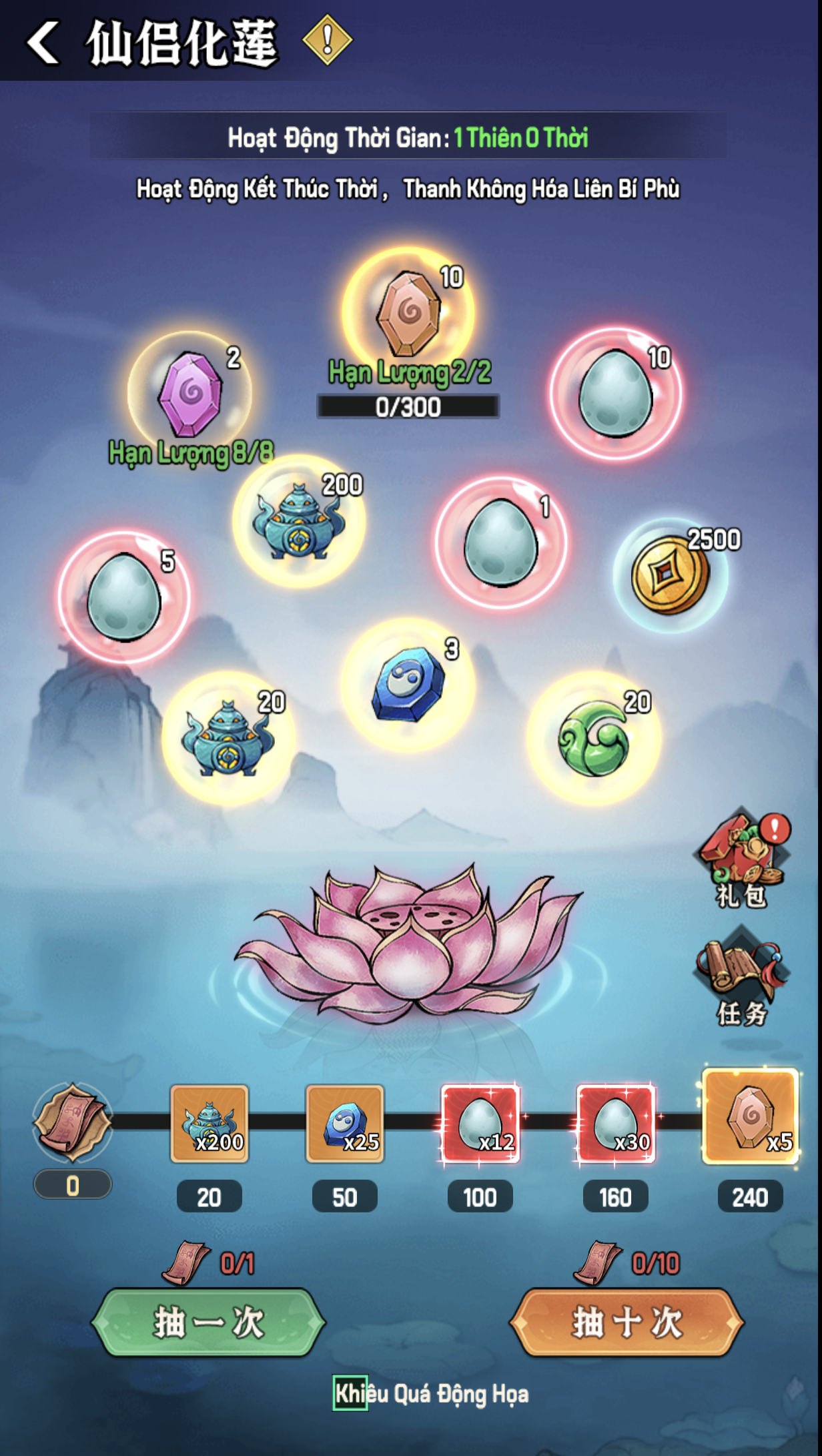Viewport: 822px width, 1456px height.
Task: Select the x200 cauldron milestone reward
Action: click(210, 1124)
